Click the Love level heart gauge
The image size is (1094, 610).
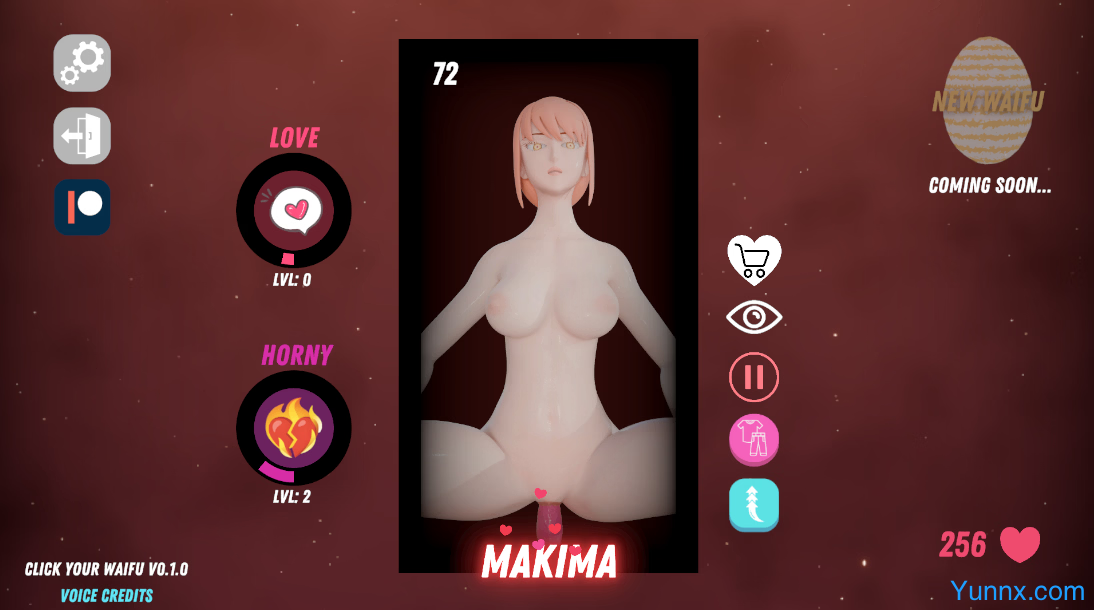[x=294, y=210]
